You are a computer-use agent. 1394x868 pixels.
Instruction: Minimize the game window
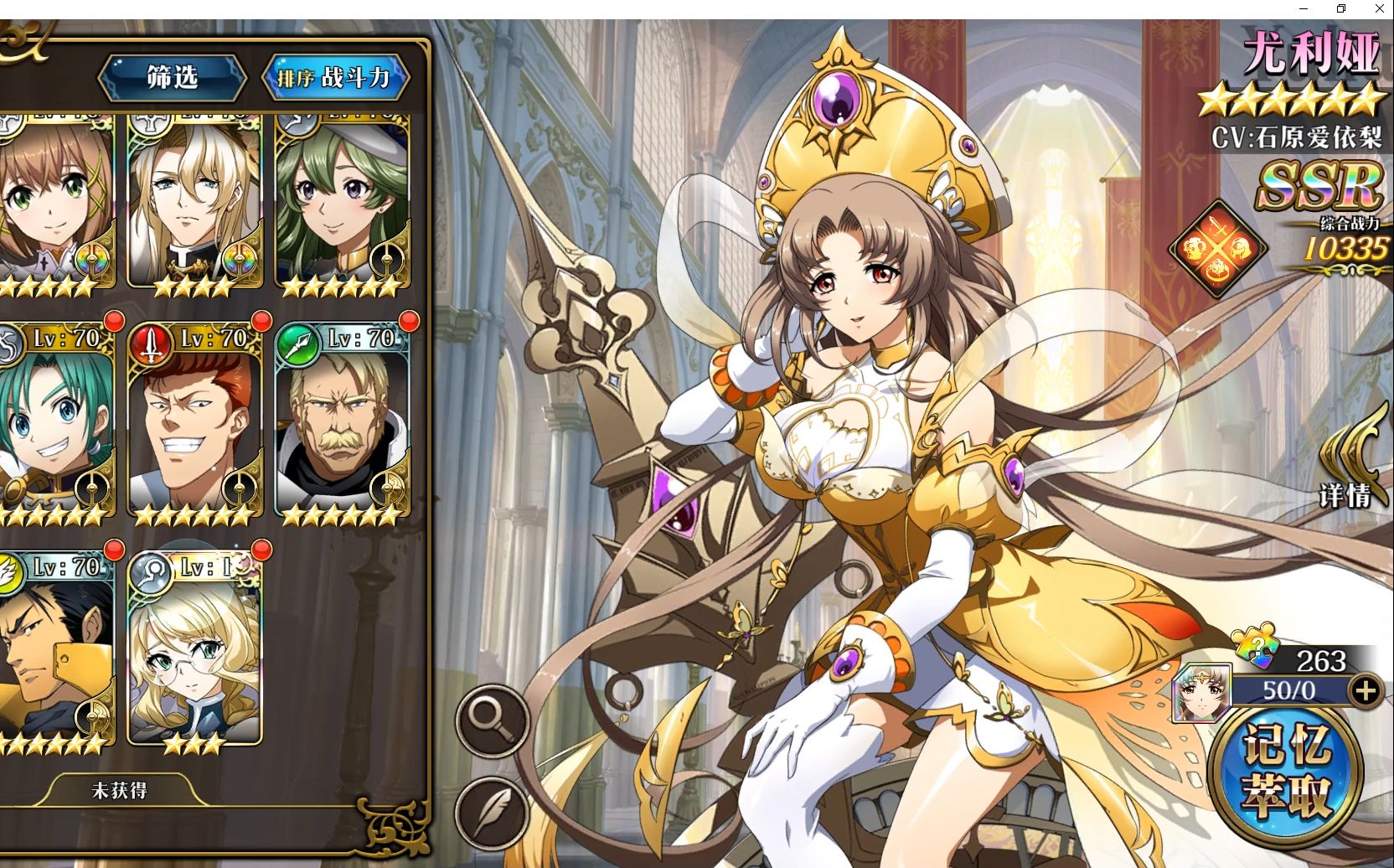(1304, 8)
